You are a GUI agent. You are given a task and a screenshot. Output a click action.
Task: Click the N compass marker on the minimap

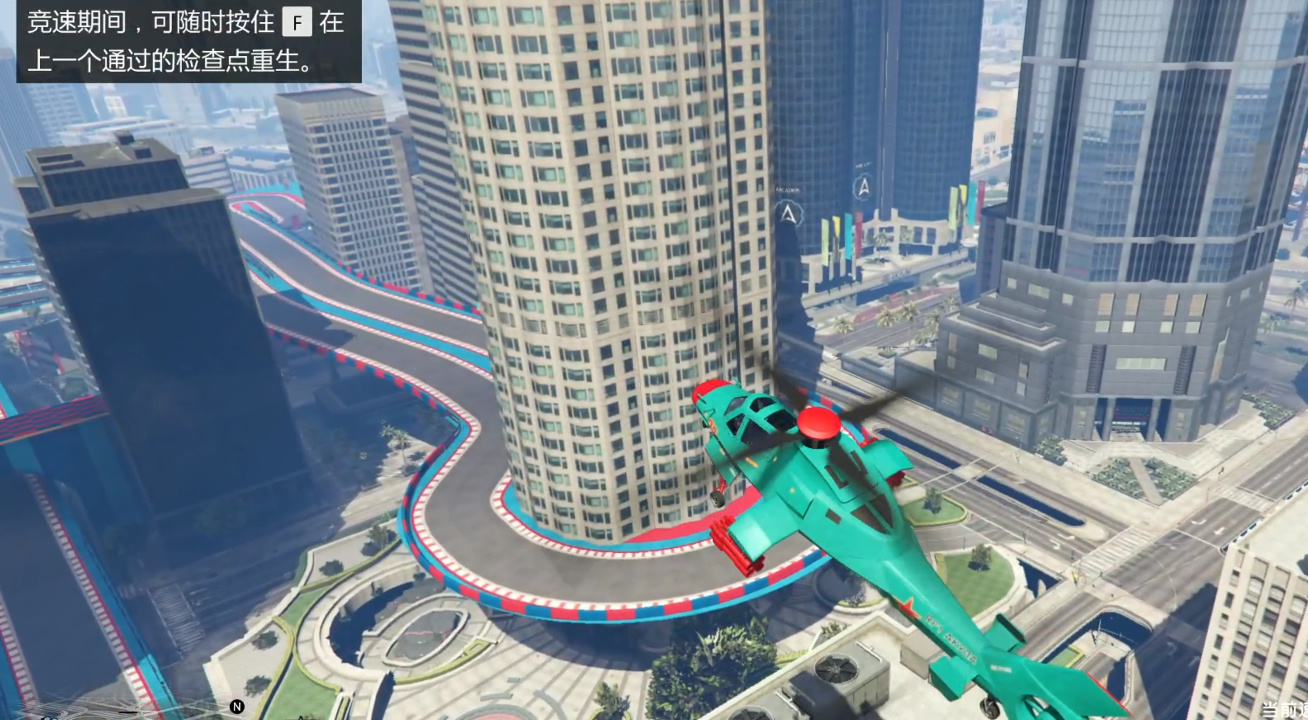[235, 704]
